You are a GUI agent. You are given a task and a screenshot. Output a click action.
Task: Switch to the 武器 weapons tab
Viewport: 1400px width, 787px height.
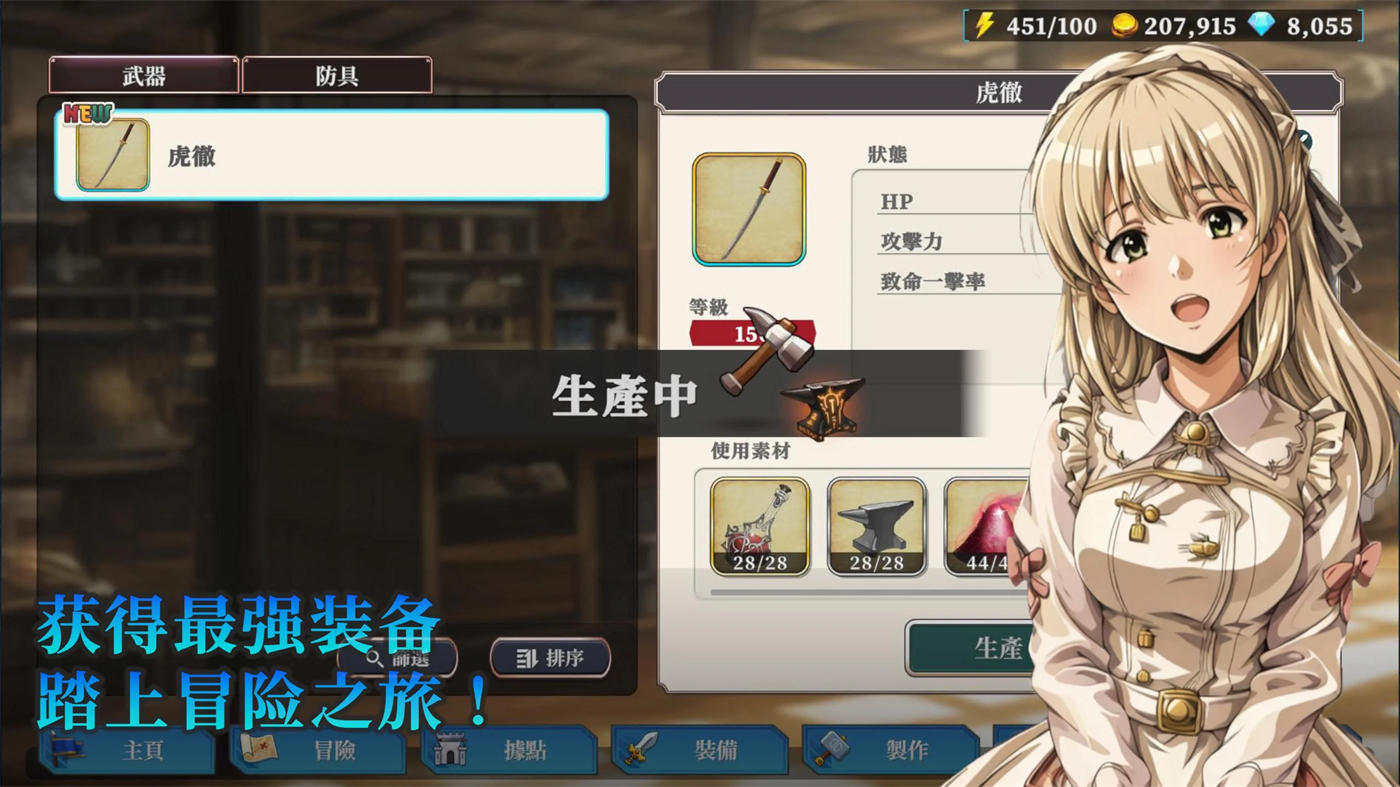tap(142, 75)
